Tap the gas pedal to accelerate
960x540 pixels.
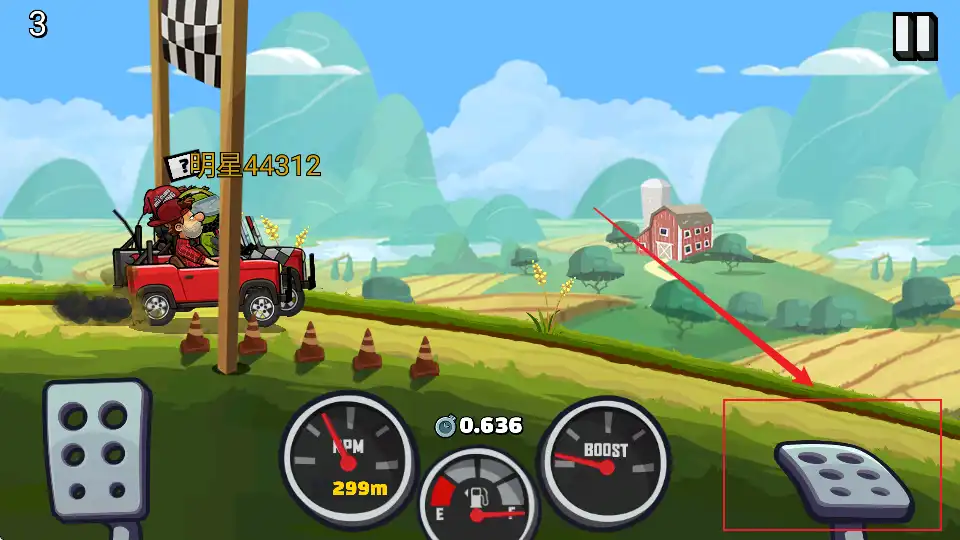[x=843, y=479]
